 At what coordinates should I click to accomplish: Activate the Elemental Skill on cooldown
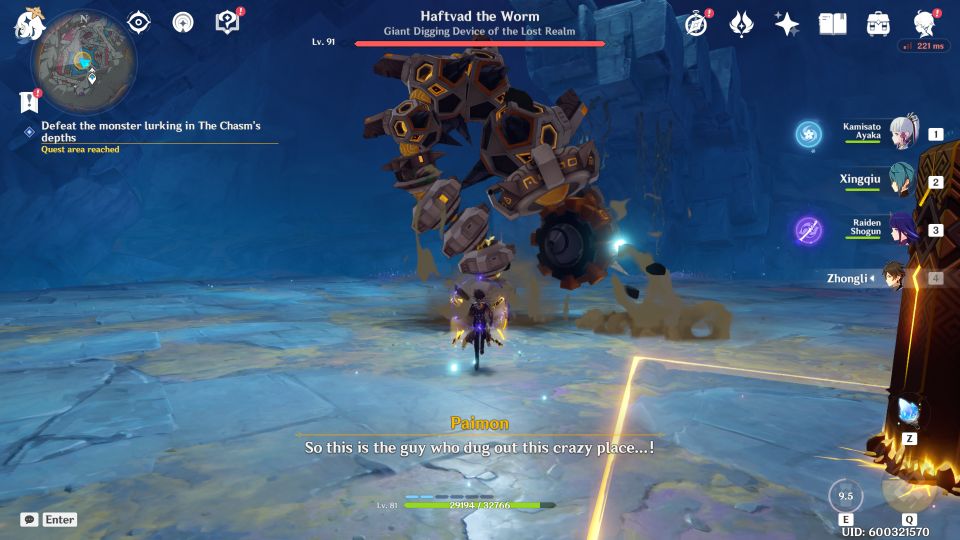point(846,496)
